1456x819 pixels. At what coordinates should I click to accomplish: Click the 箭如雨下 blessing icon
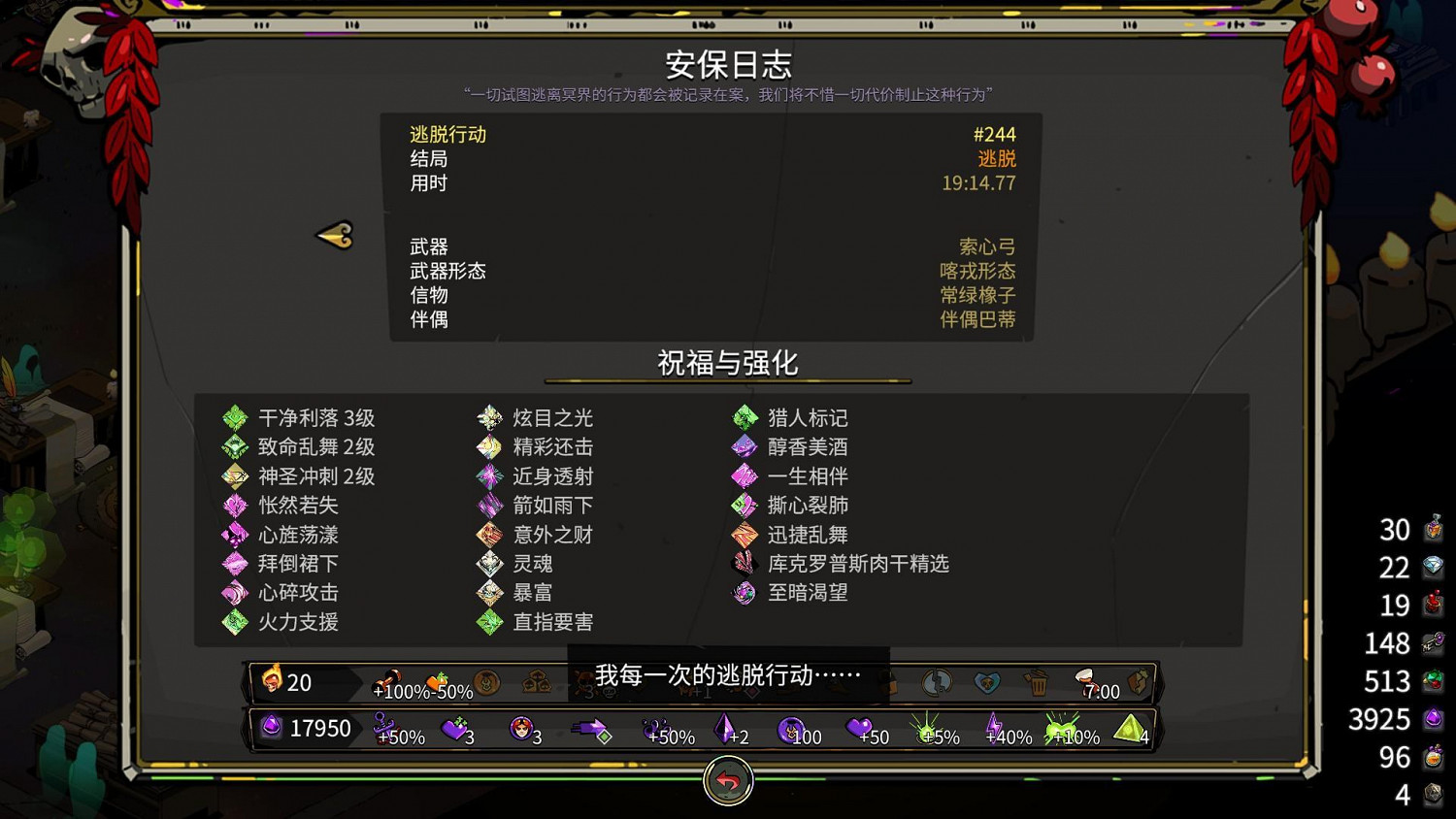489,505
